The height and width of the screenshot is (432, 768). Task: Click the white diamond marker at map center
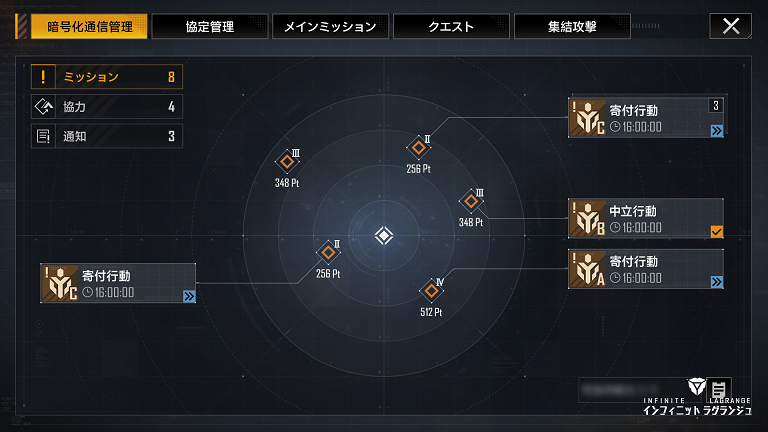coord(384,236)
